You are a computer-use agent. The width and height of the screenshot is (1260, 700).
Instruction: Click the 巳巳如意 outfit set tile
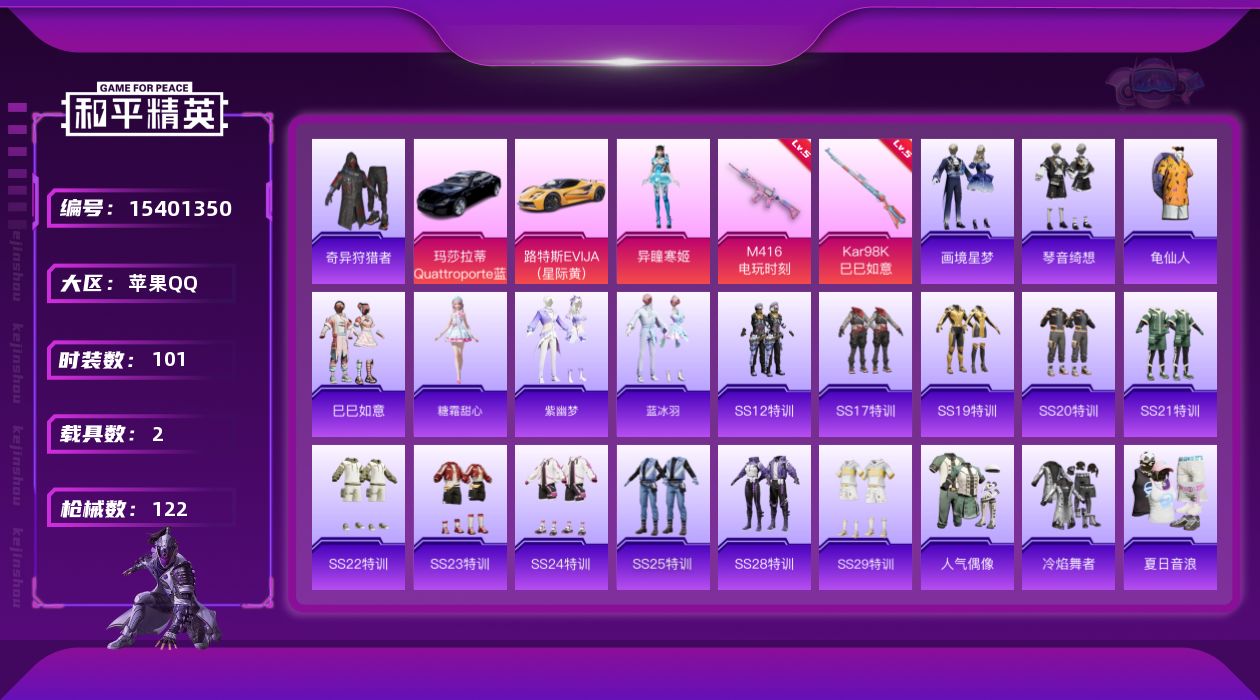click(358, 364)
